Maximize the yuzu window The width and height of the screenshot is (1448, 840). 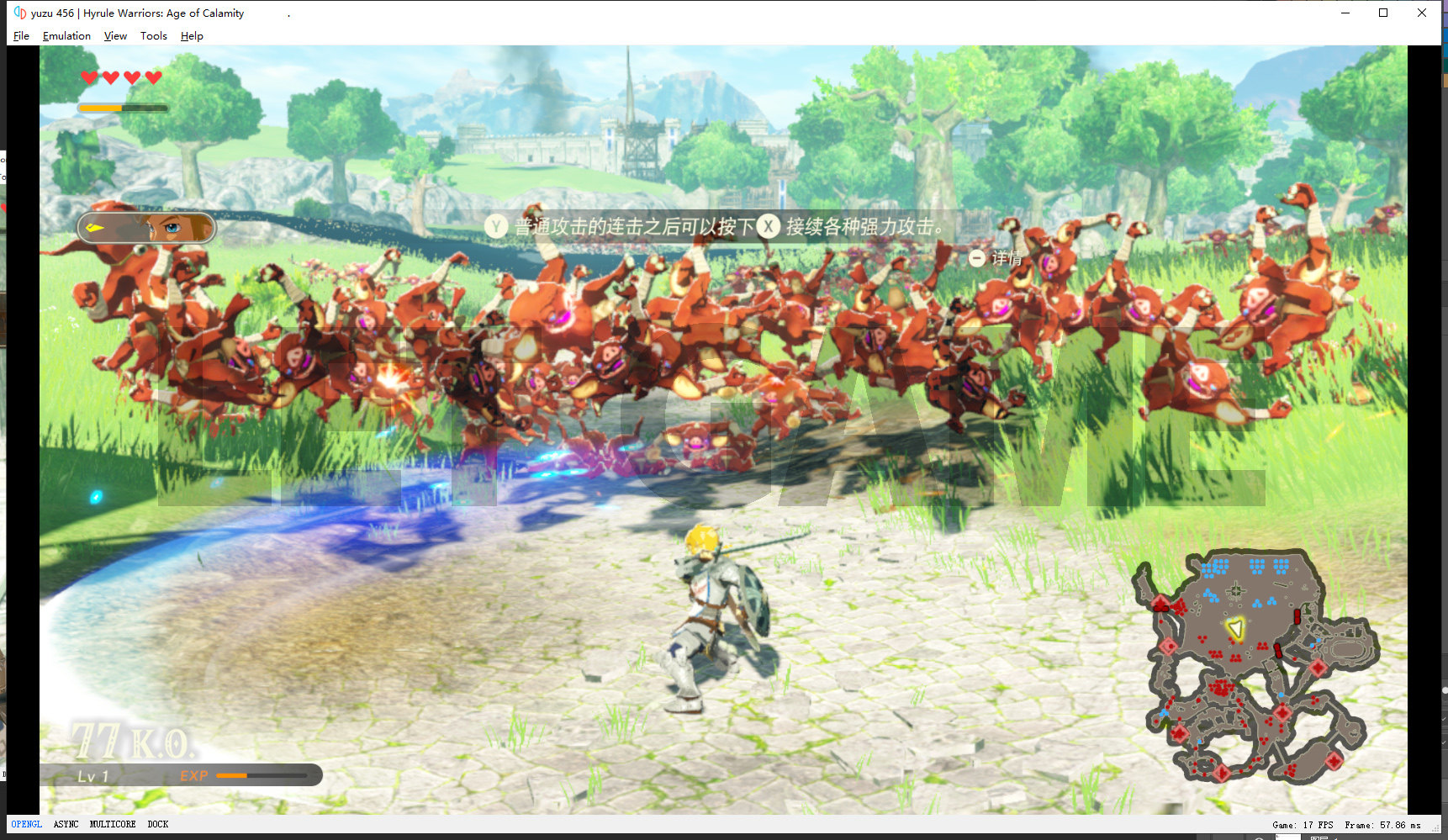click(x=1383, y=13)
